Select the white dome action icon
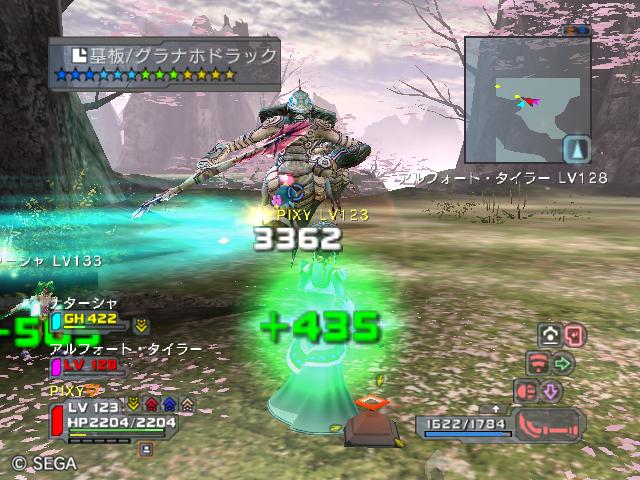Viewport: 640px width, 480px height. 550,335
